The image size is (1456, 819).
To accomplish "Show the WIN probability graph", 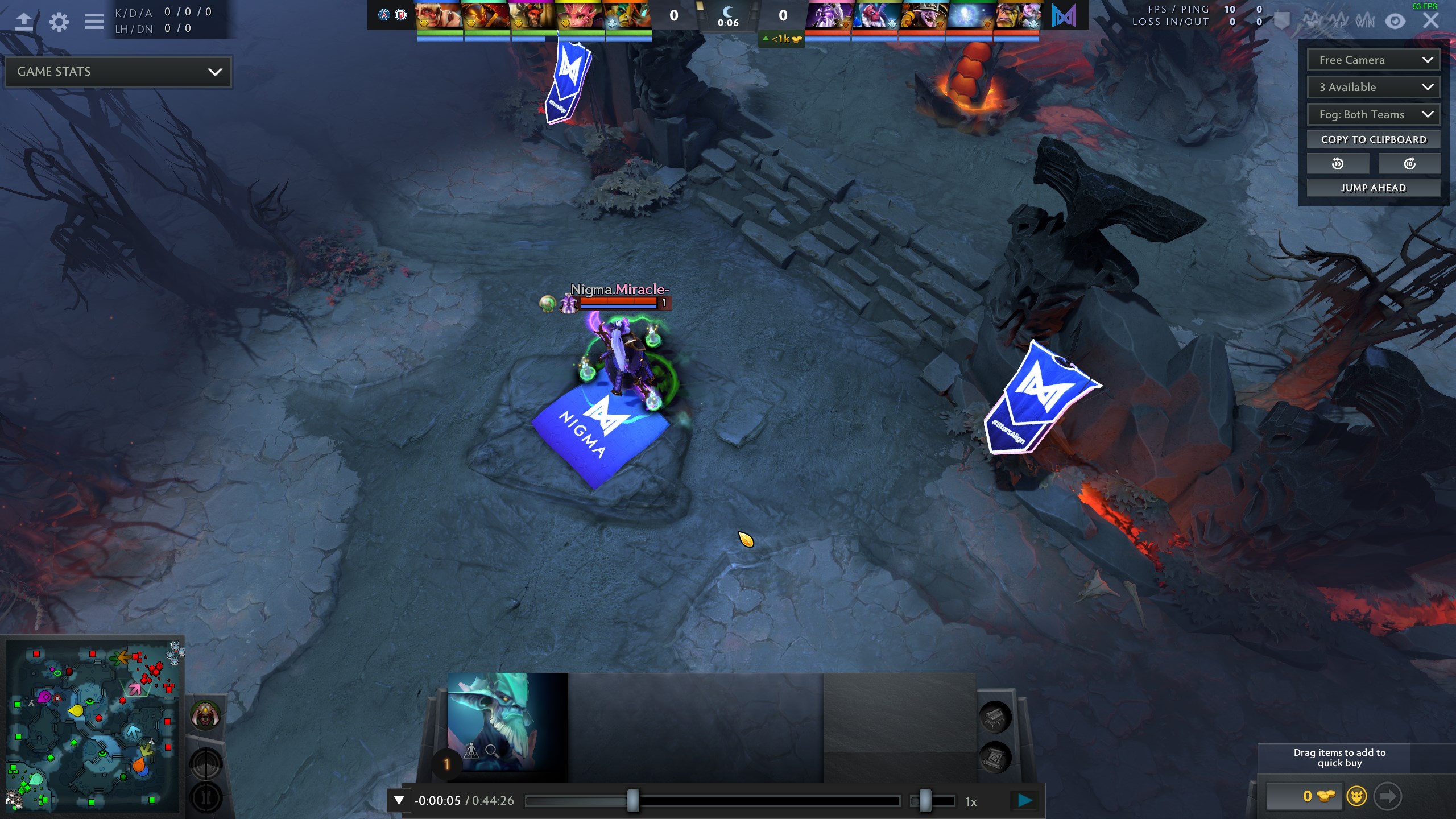I will click(x=1364, y=22).
